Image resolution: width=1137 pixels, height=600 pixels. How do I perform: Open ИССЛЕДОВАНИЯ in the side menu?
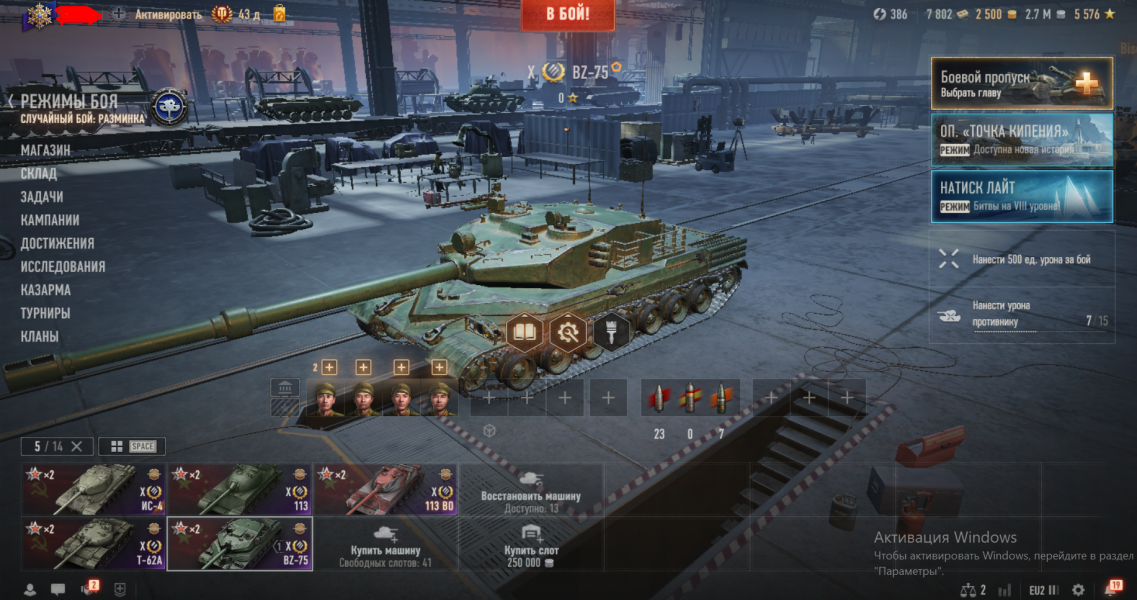(62, 267)
